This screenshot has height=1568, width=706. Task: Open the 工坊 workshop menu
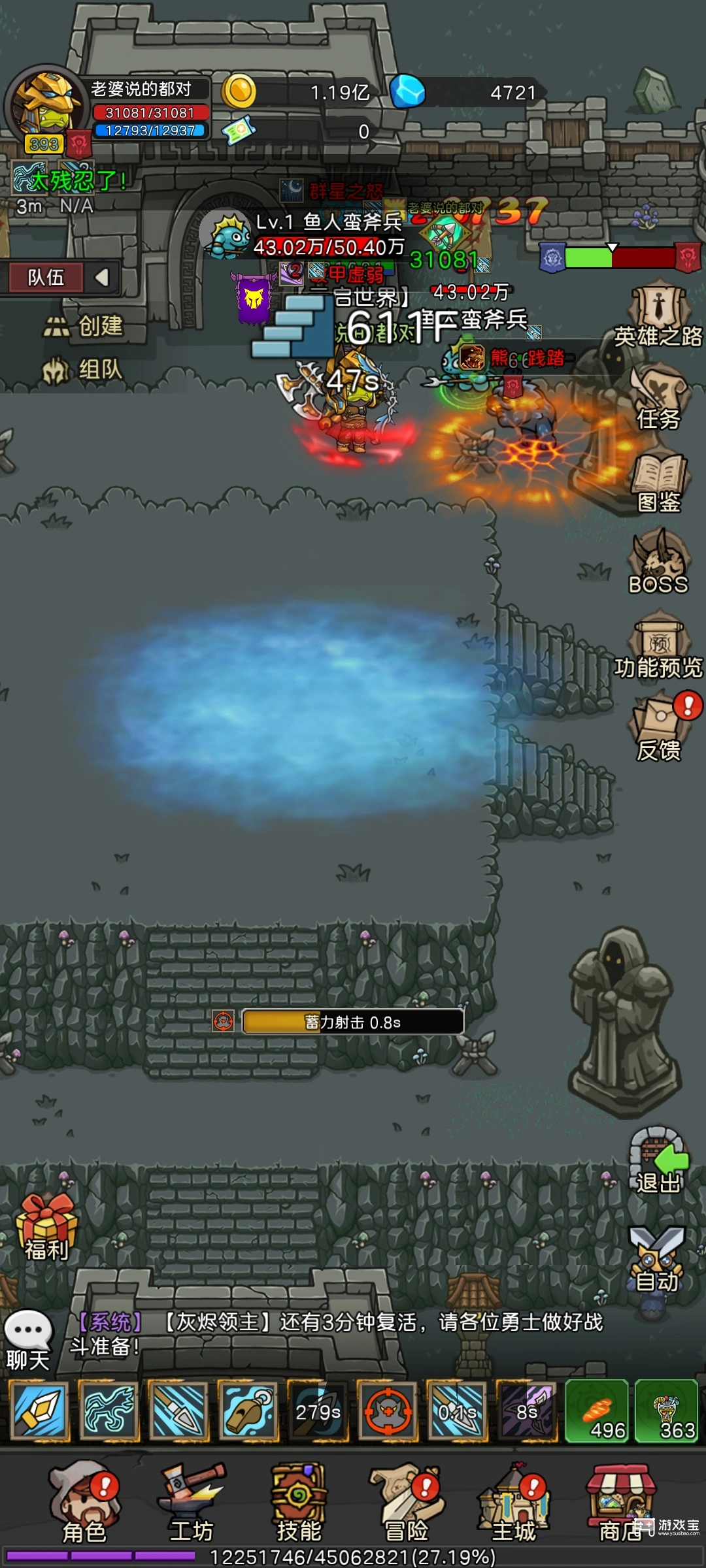click(191, 1503)
